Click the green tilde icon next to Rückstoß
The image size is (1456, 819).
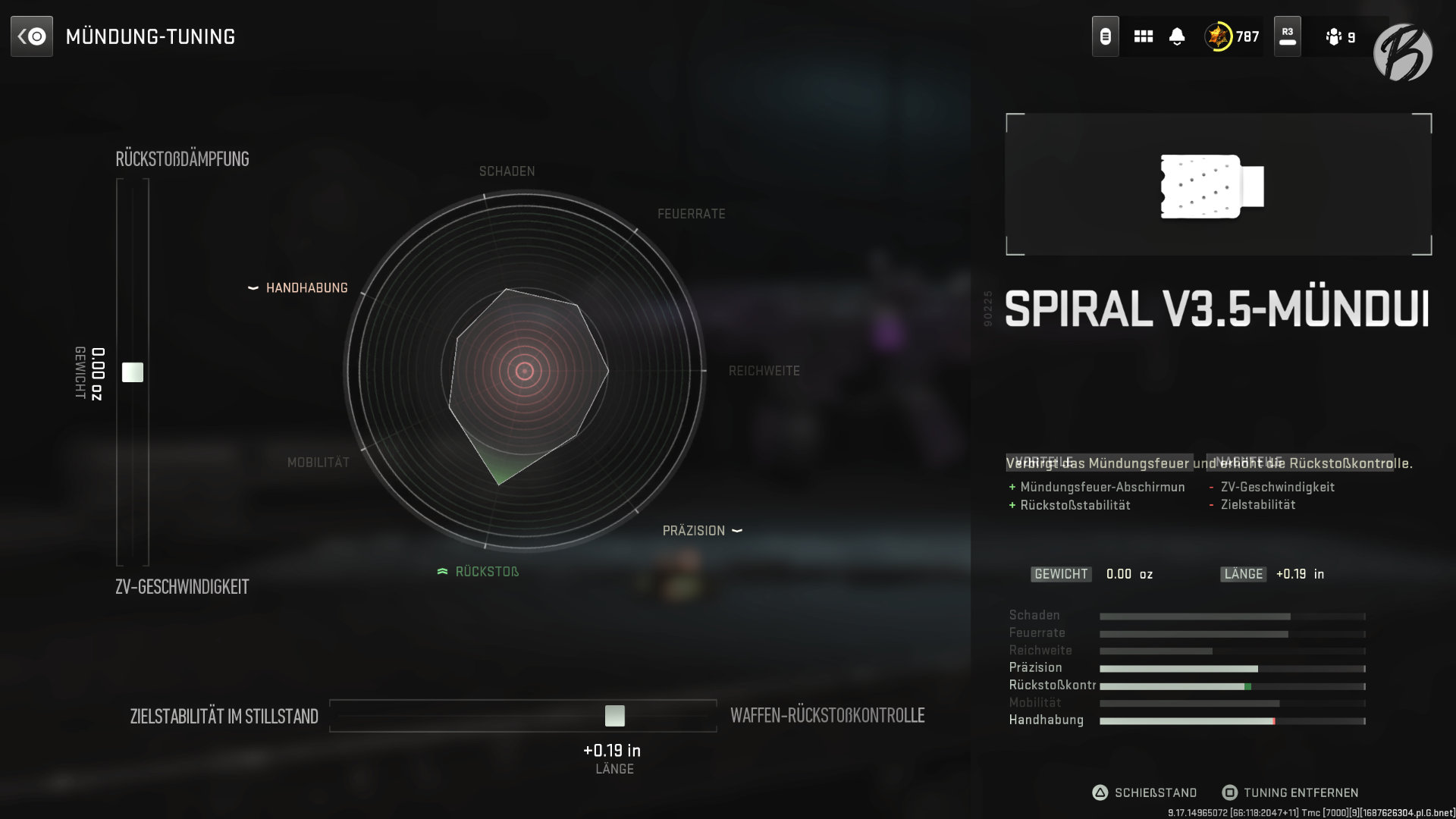[442, 571]
